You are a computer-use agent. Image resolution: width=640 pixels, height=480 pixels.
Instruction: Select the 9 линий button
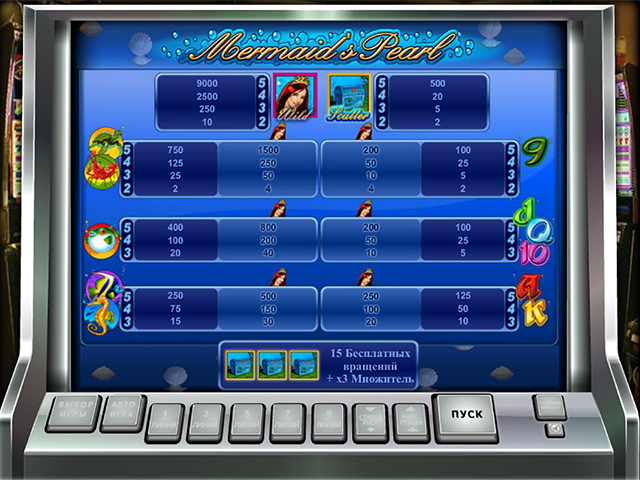click(x=328, y=422)
